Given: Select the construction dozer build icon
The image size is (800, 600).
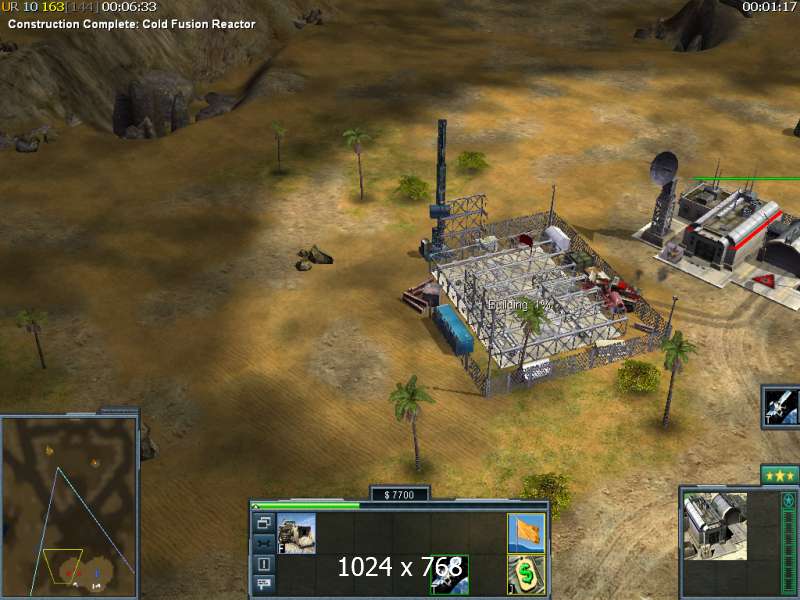Looking at the screenshot, I should [296, 533].
